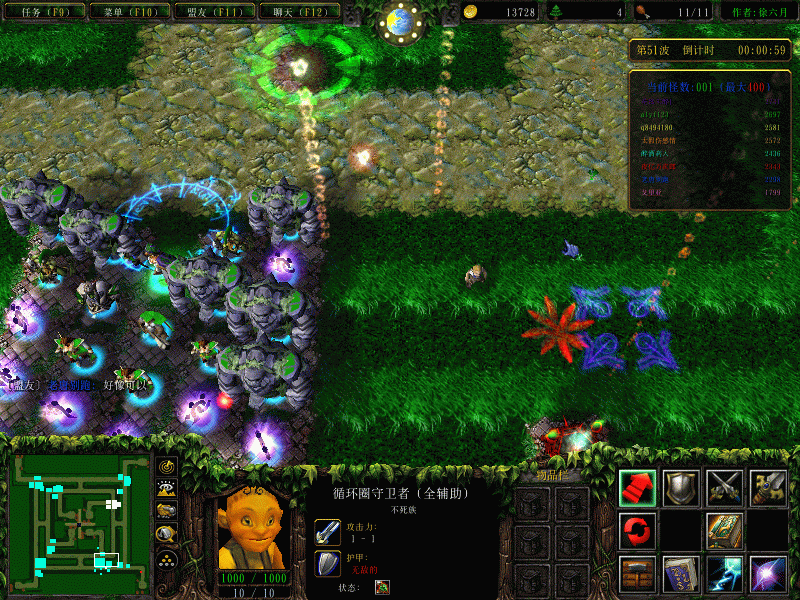Activate the treasure chest ability
The image size is (800, 600).
[x=637, y=572]
